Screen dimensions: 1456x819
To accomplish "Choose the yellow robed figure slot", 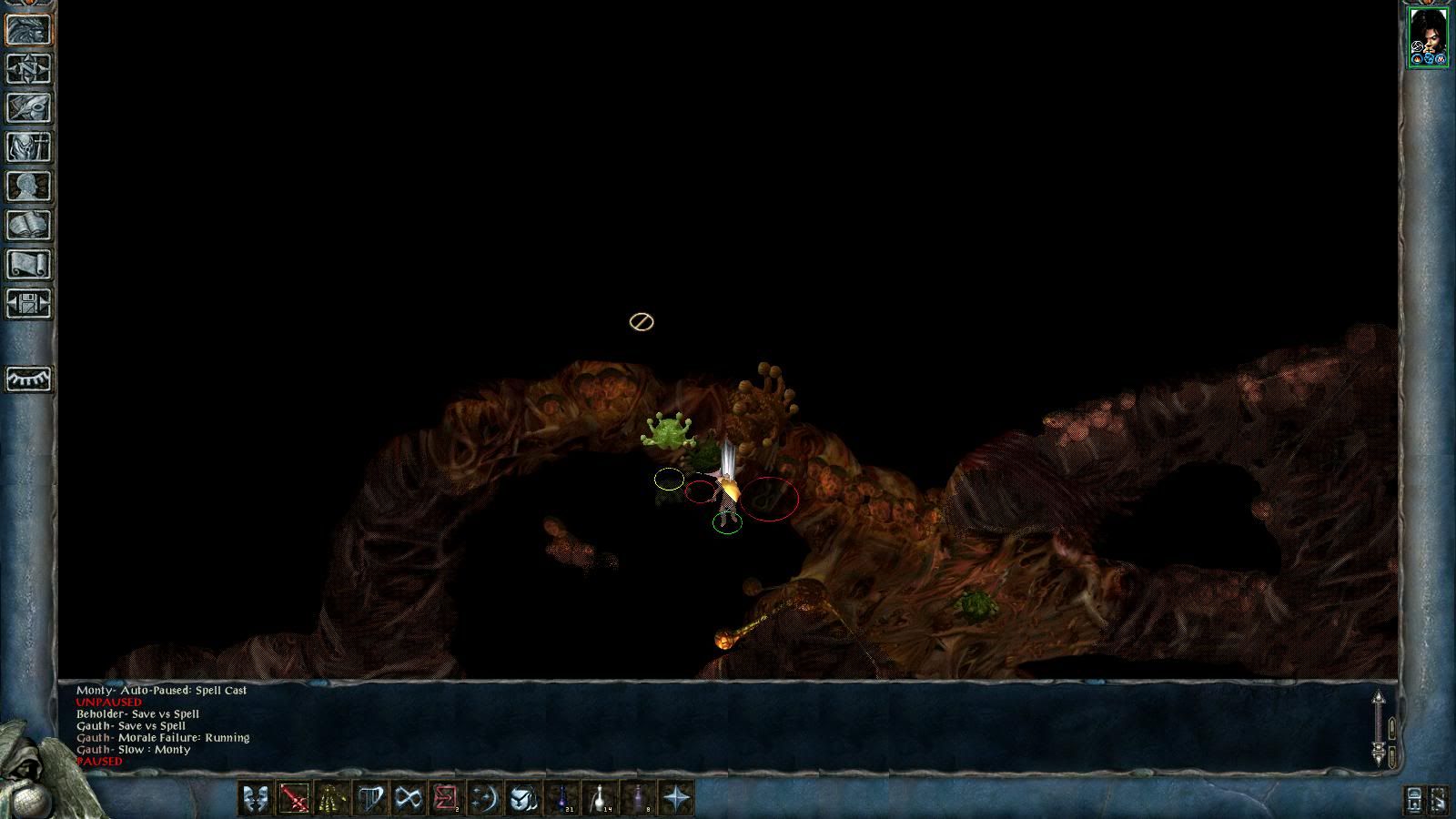I will (x=331, y=798).
